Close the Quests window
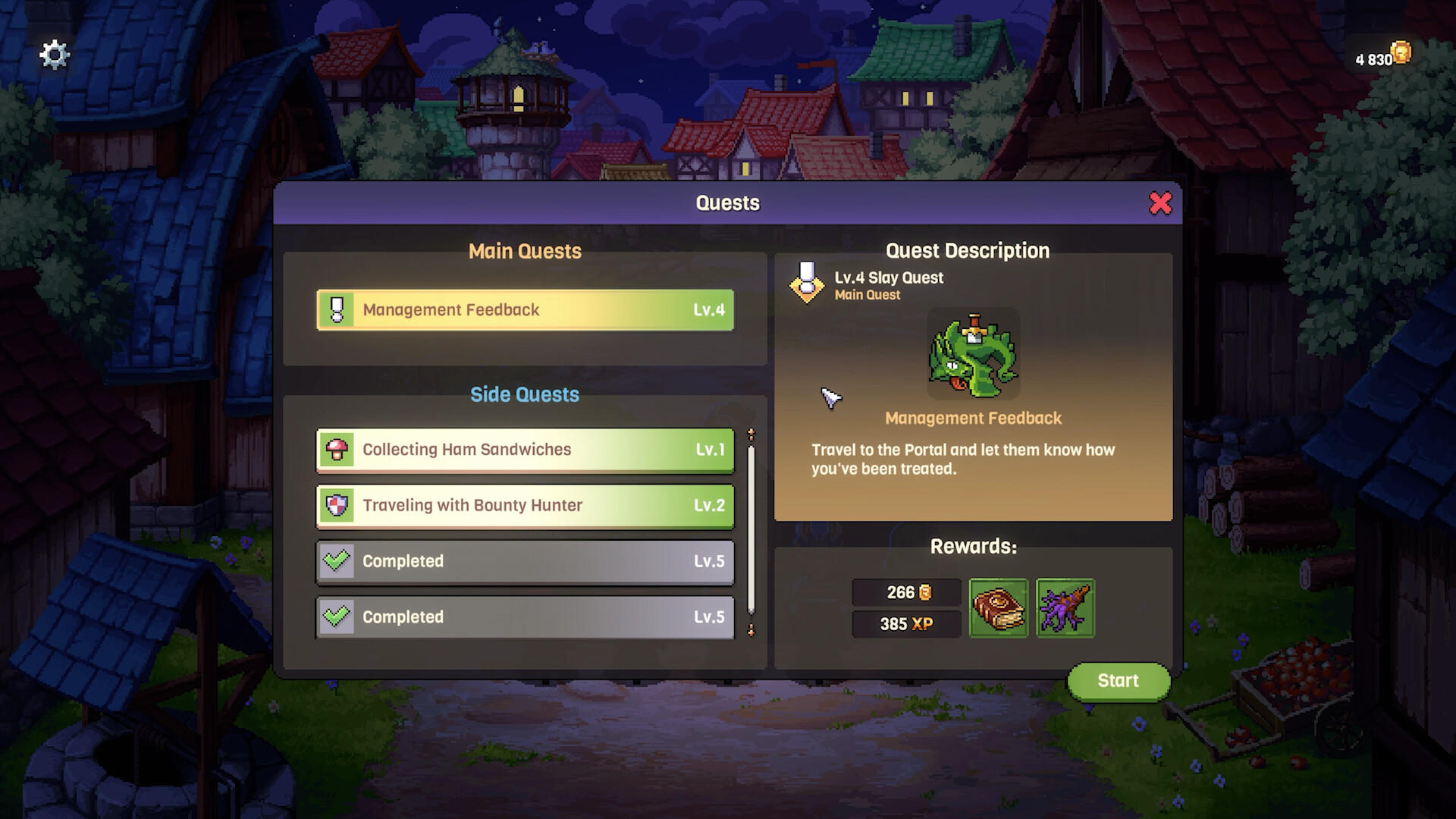1456x819 pixels. pos(1162,203)
